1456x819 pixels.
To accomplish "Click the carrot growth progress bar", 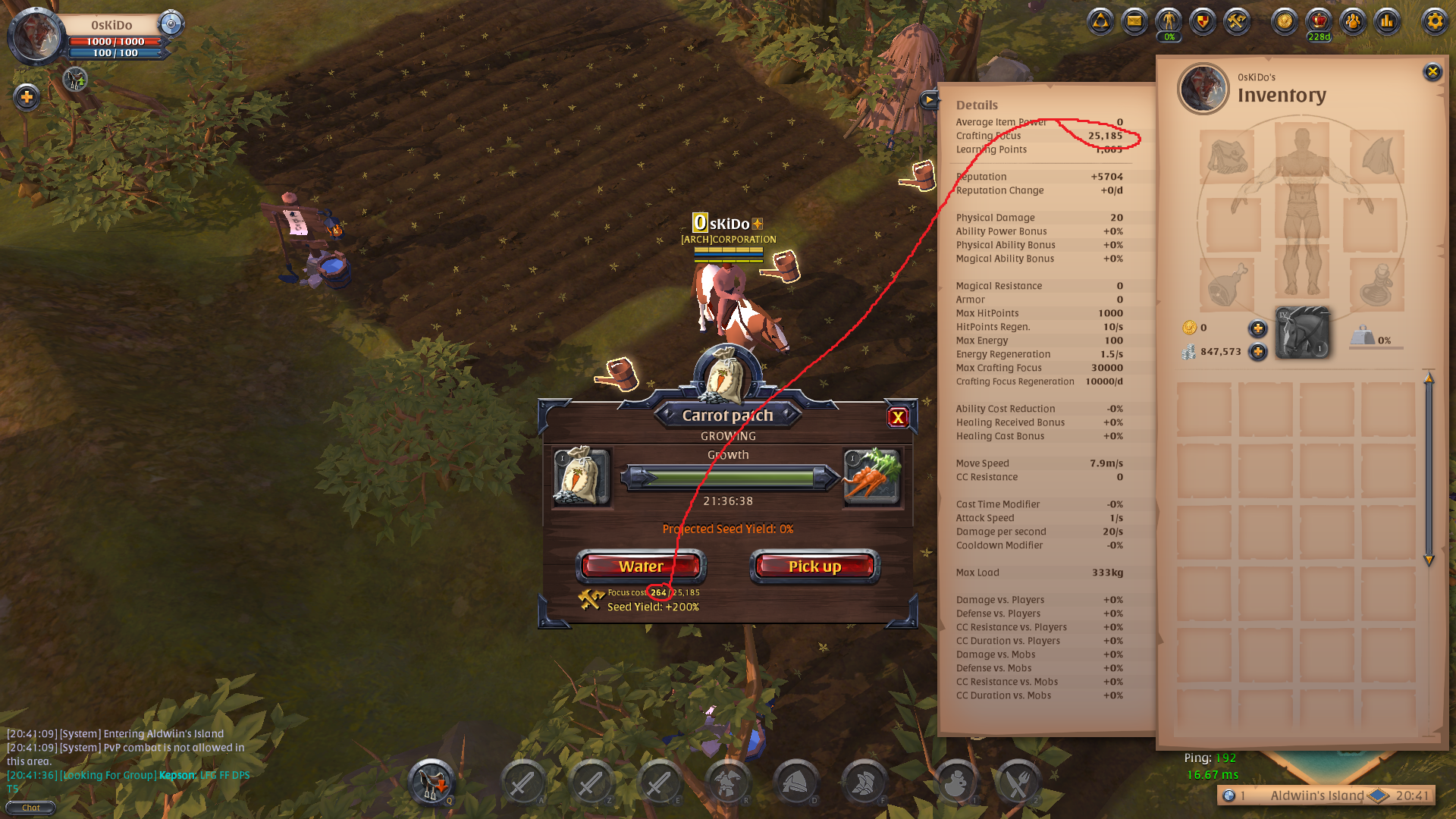I will (728, 478).
